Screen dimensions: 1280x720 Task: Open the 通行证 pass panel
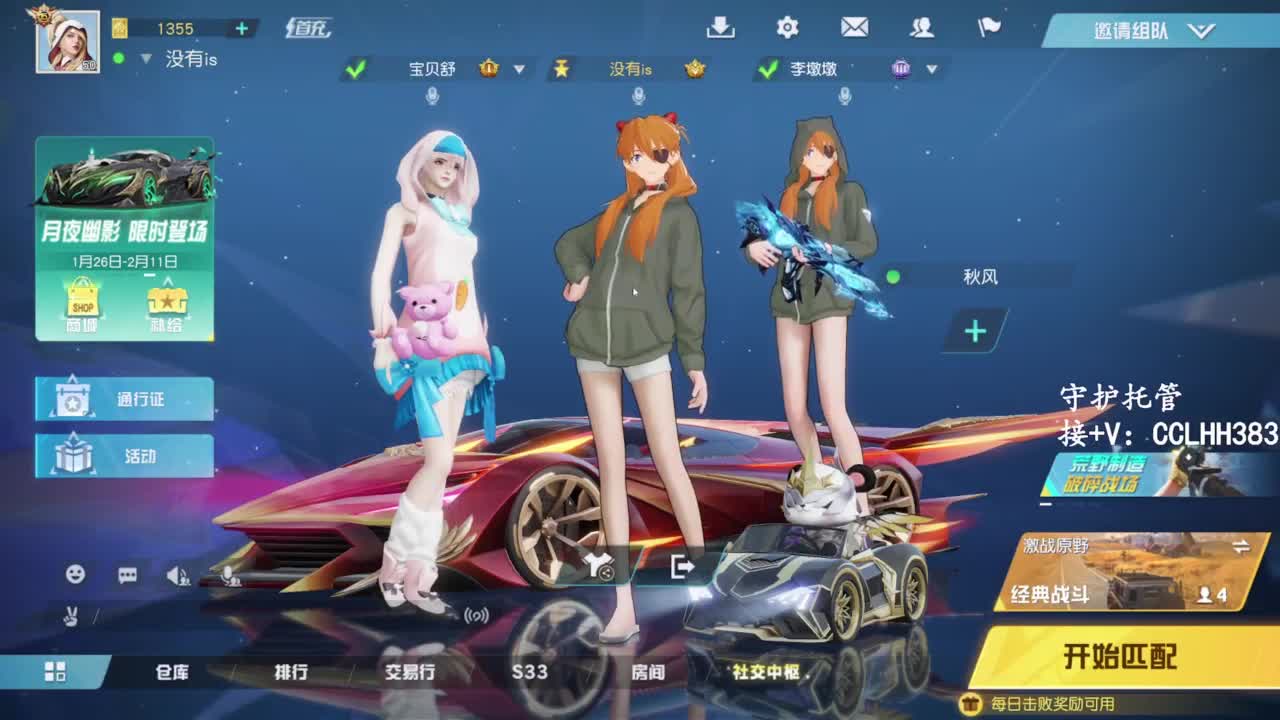click(124, 398)
